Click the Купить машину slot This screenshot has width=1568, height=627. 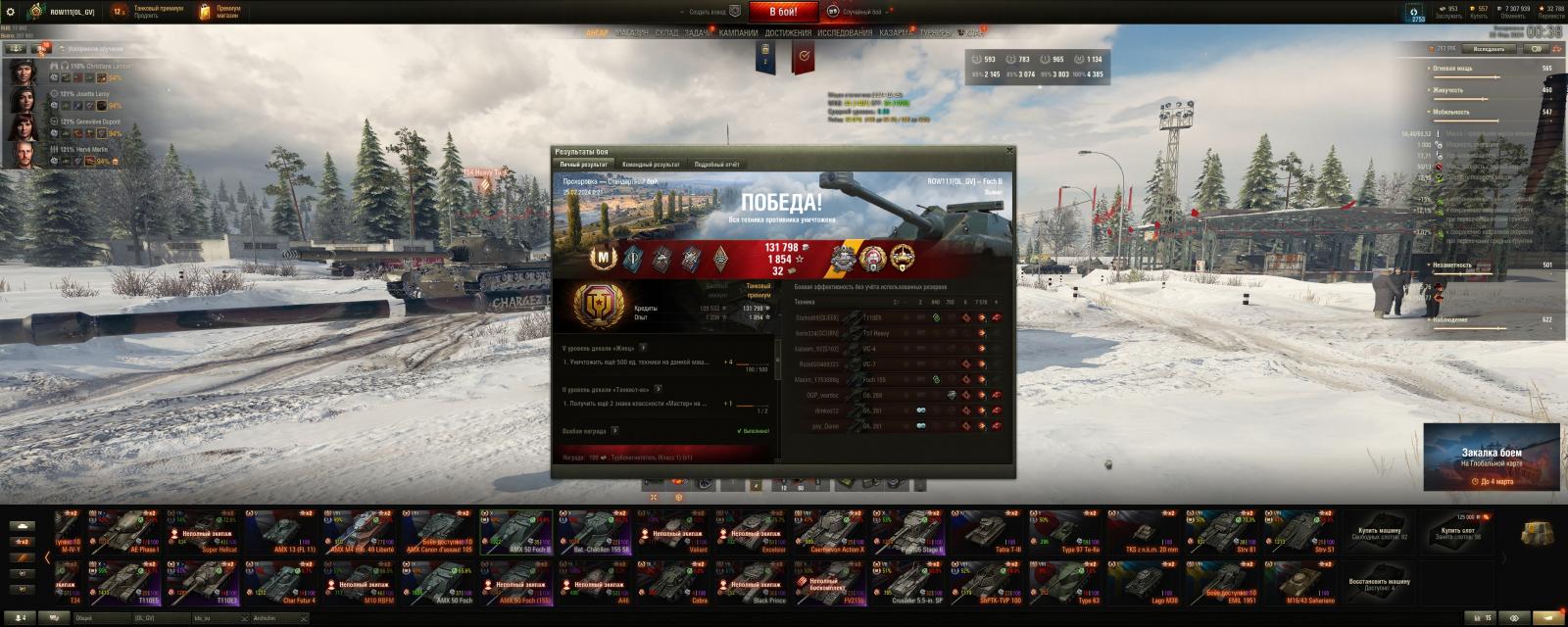coord(1379,533)
